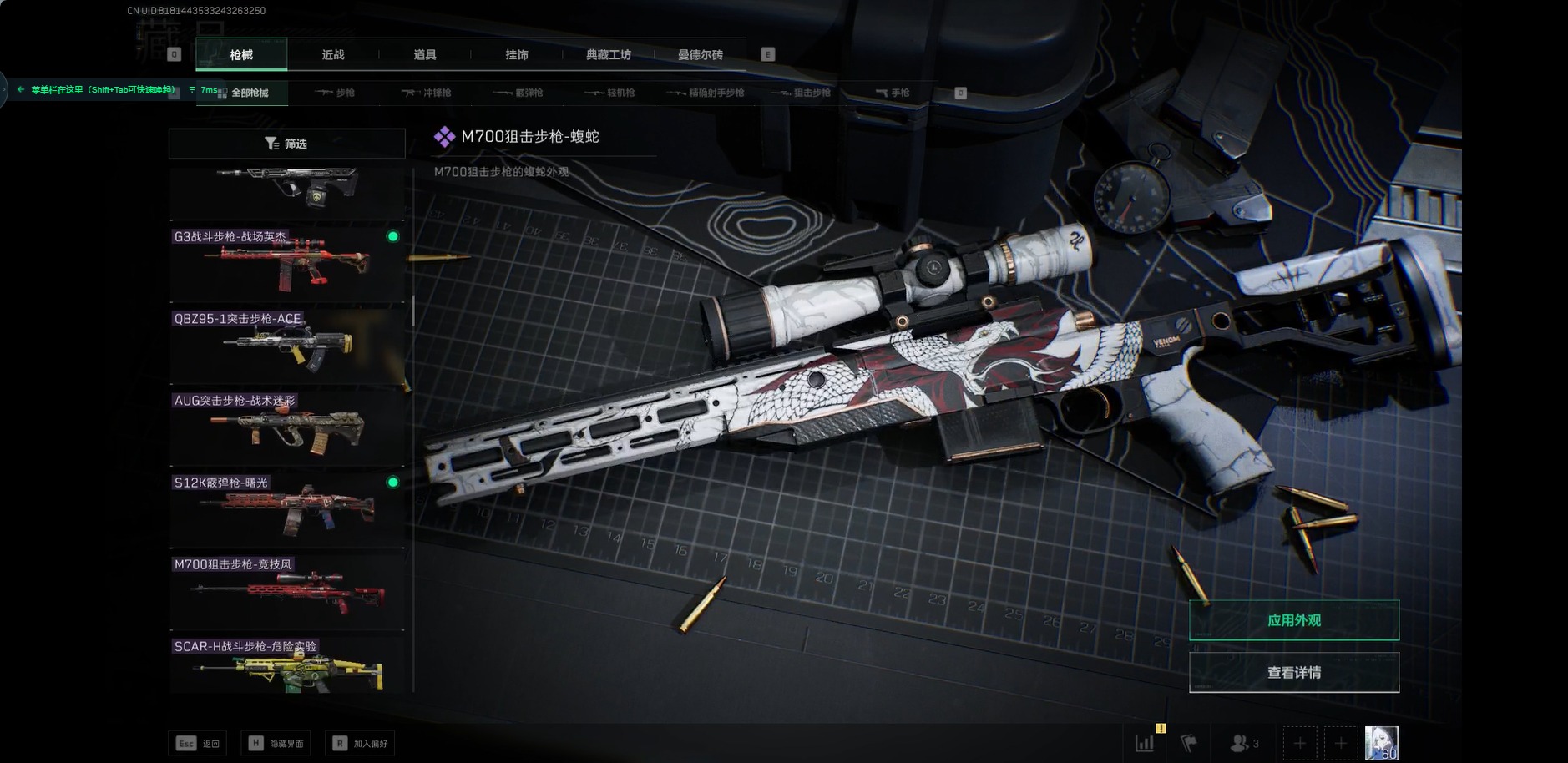Click the player avatar portrait
This screenshot has height=763, width=1568.
point(1381,742)
